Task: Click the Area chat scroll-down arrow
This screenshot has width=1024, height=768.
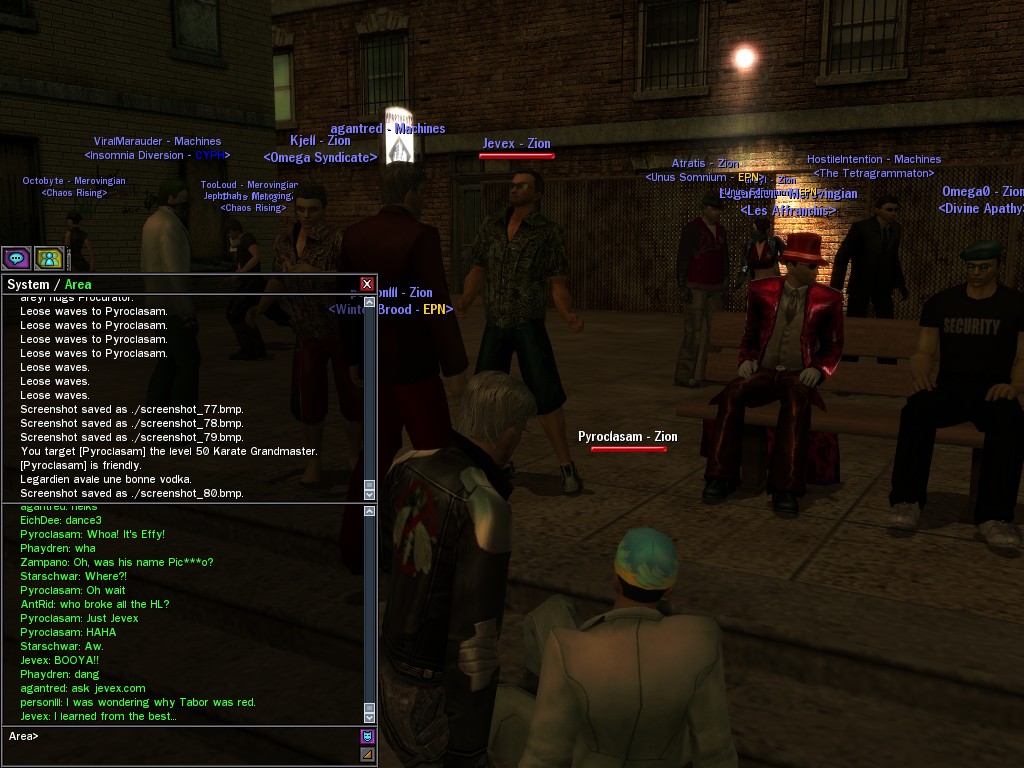Action: (x=369, y=717)
